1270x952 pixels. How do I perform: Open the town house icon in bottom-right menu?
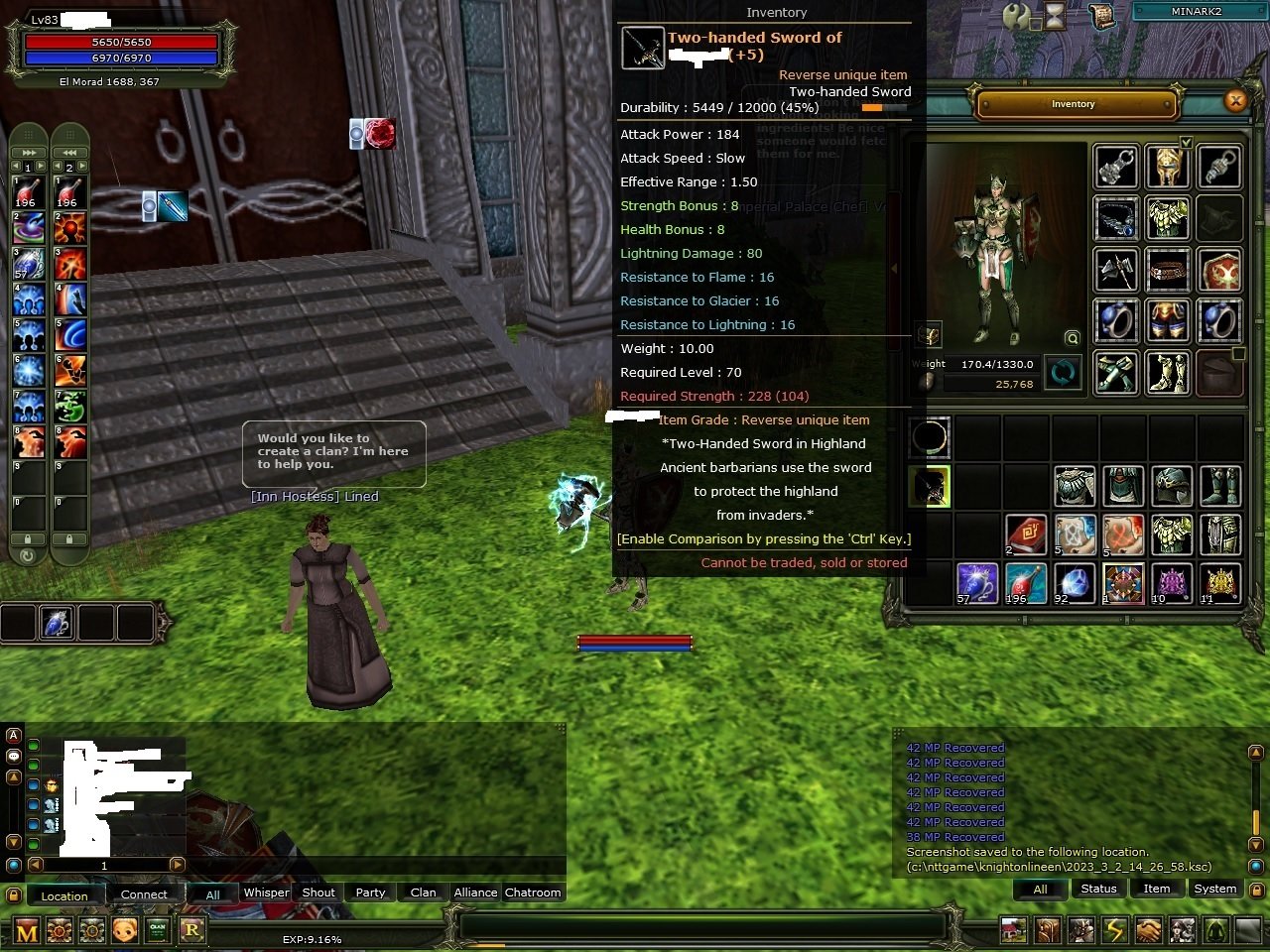tap(1012, 930)
